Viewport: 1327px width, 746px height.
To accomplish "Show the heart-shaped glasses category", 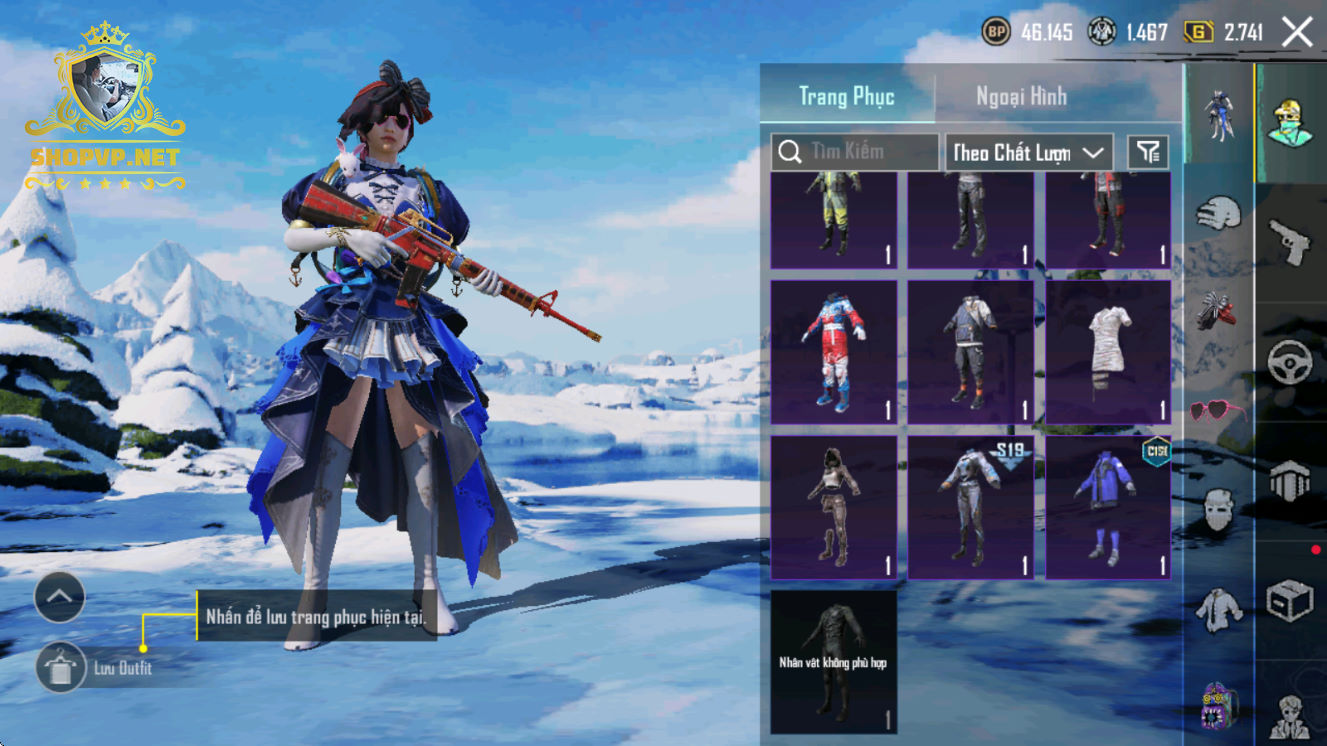I will [1218, 411].
